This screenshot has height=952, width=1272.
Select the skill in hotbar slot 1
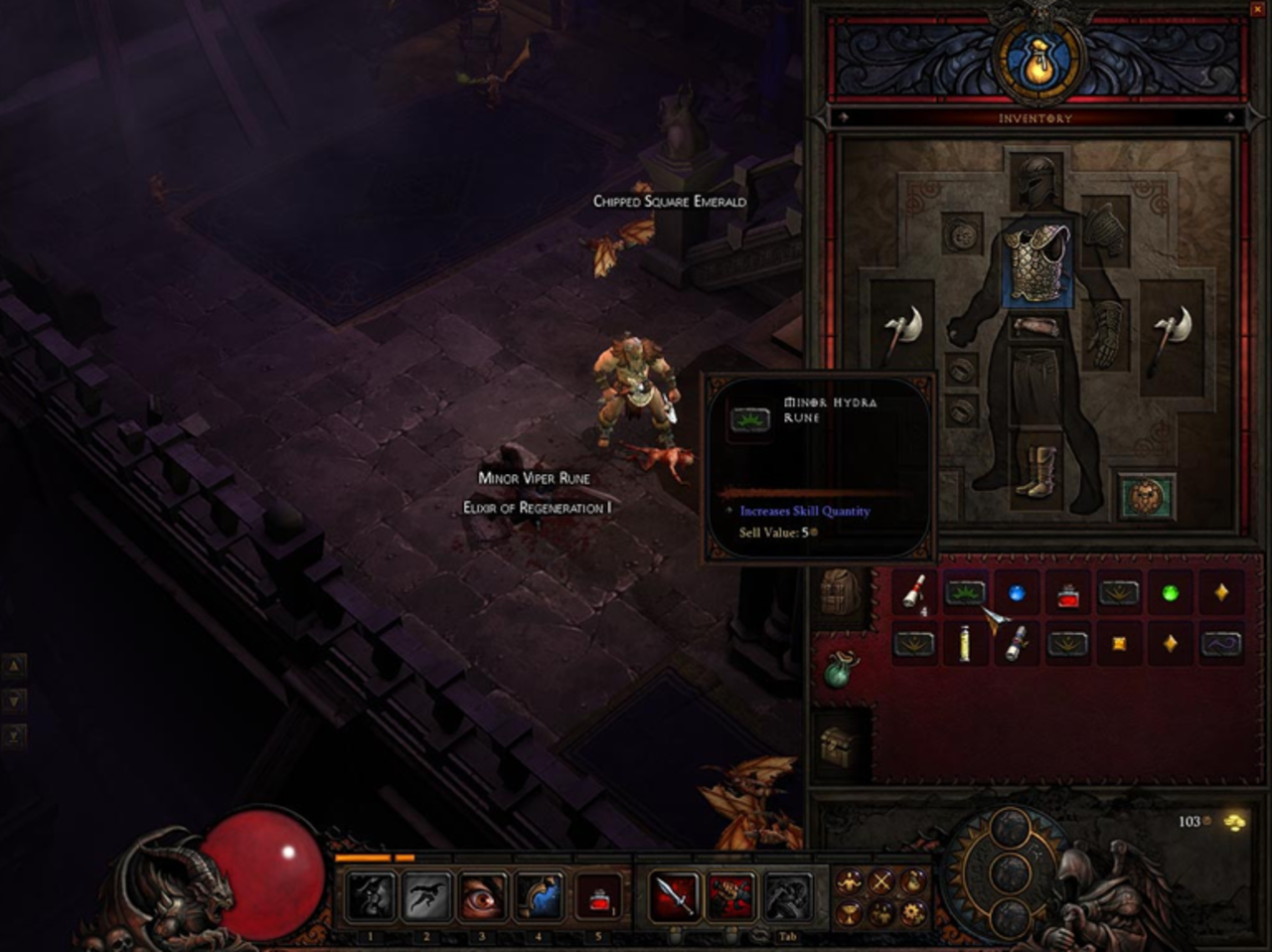(371, 895)
